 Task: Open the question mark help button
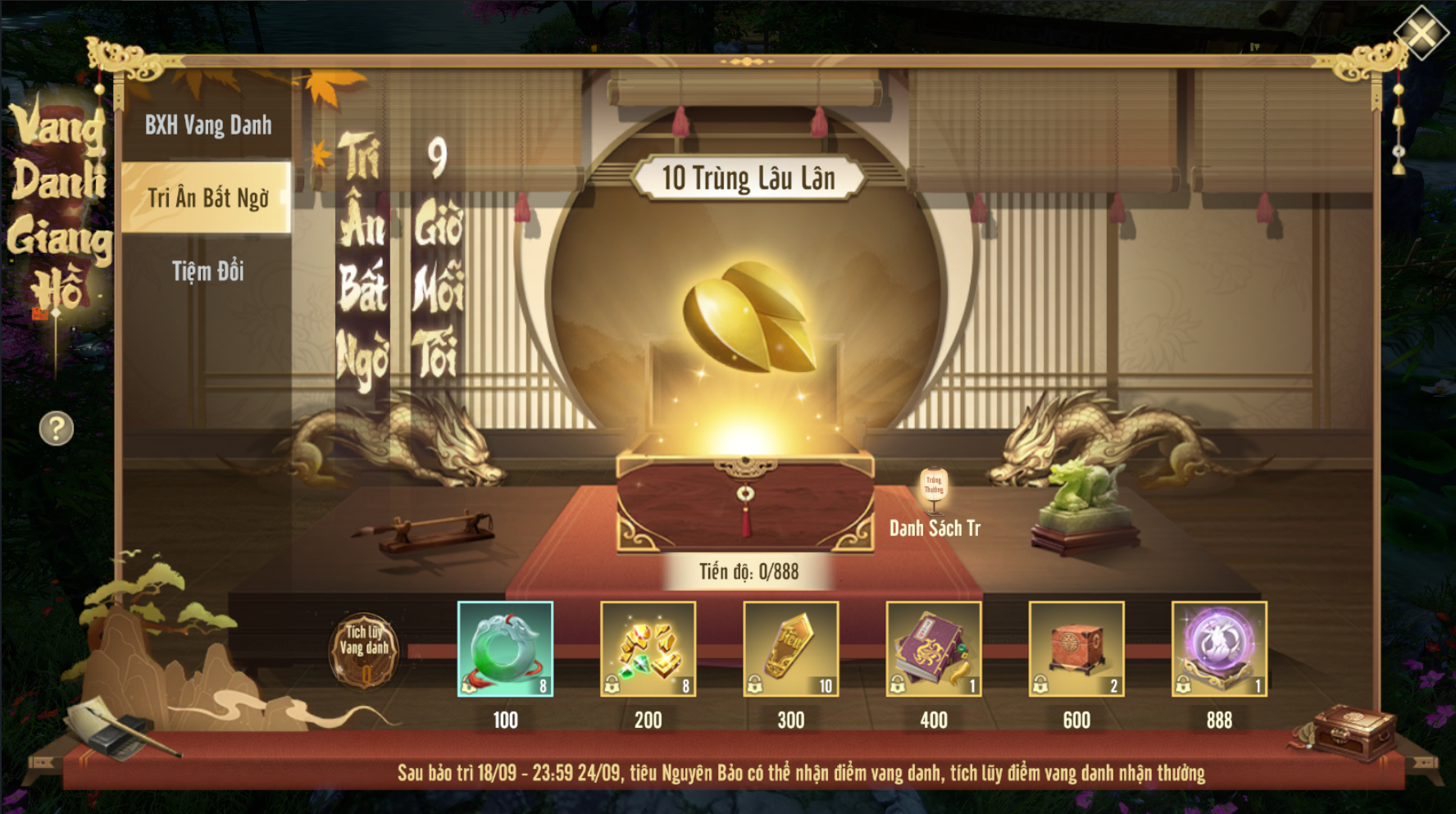pyautogui.click(x=57, y=428)
